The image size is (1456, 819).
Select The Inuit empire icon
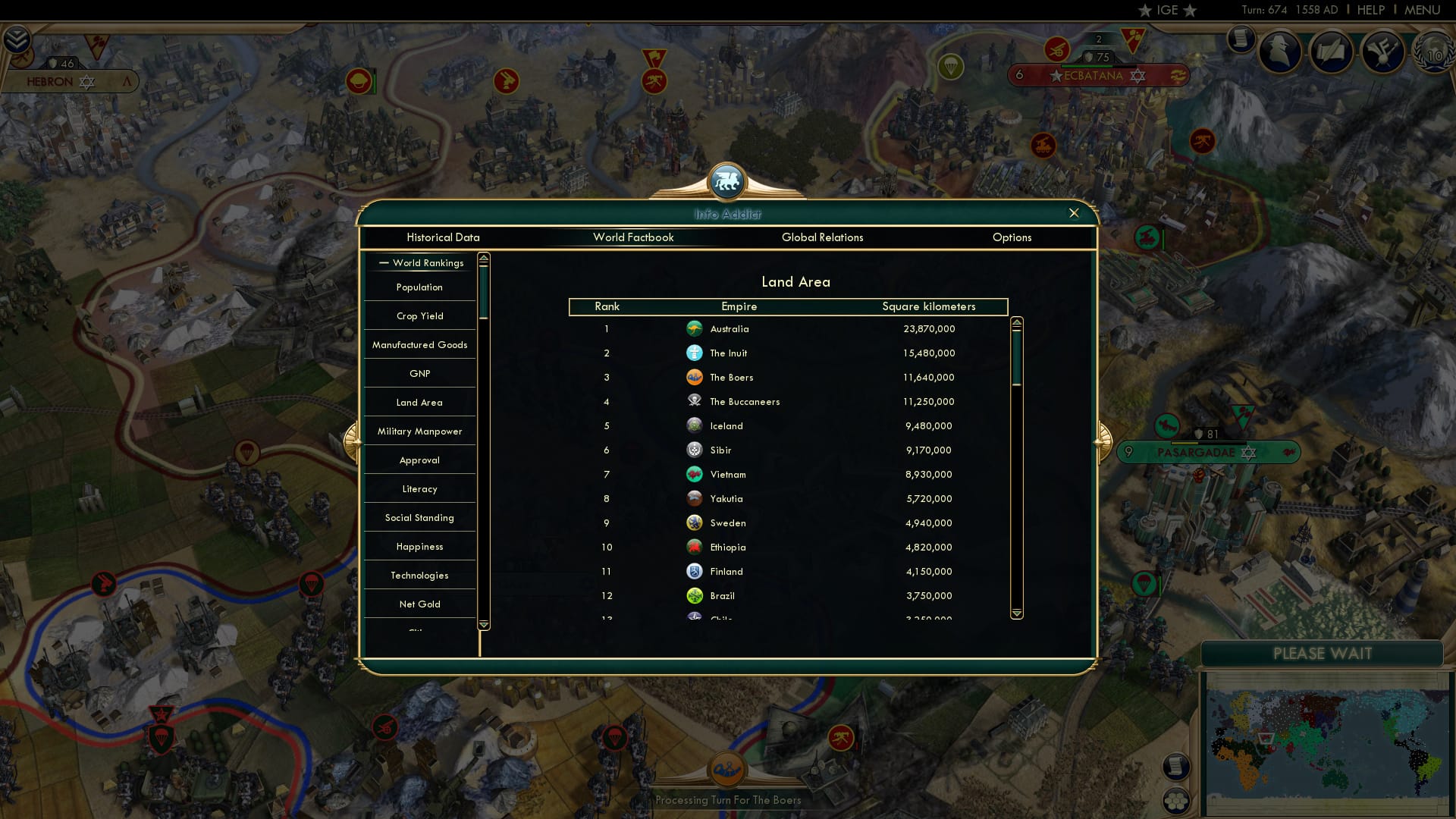(x=695, y=353)
